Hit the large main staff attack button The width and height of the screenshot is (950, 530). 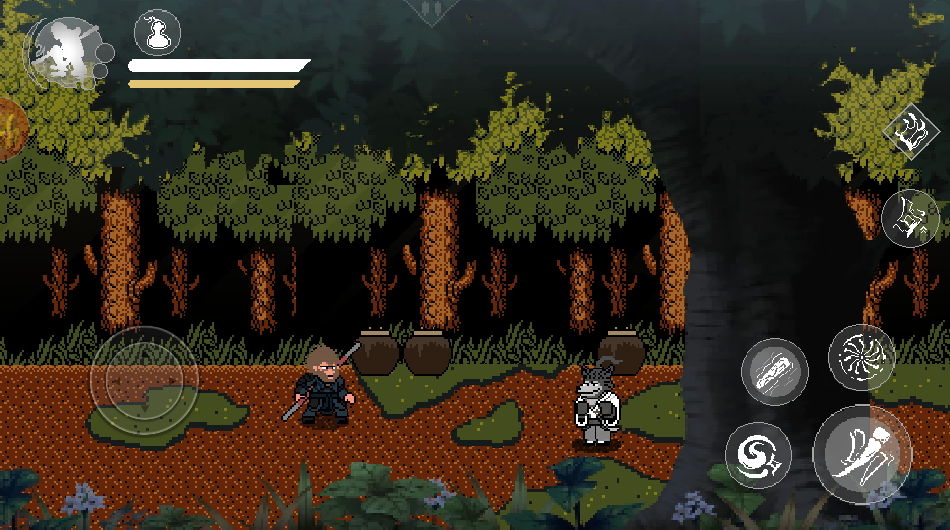click(862, 455)
